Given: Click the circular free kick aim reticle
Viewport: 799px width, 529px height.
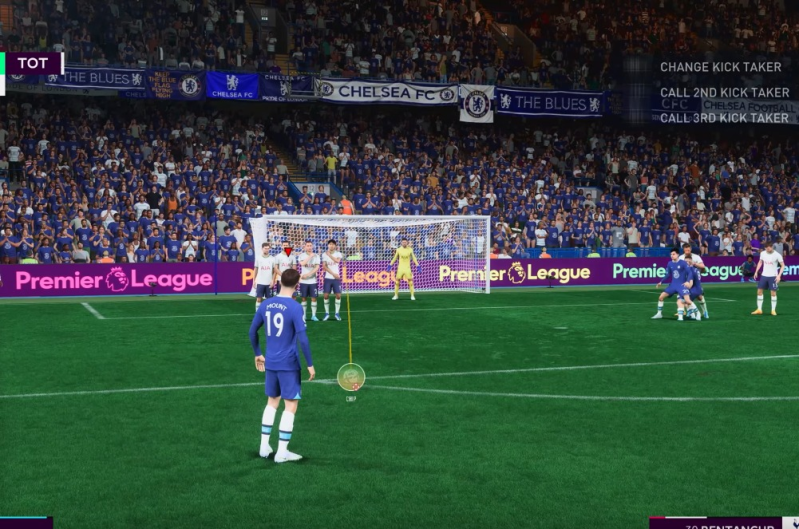Looking at the screenshot, I should (351, 377).
